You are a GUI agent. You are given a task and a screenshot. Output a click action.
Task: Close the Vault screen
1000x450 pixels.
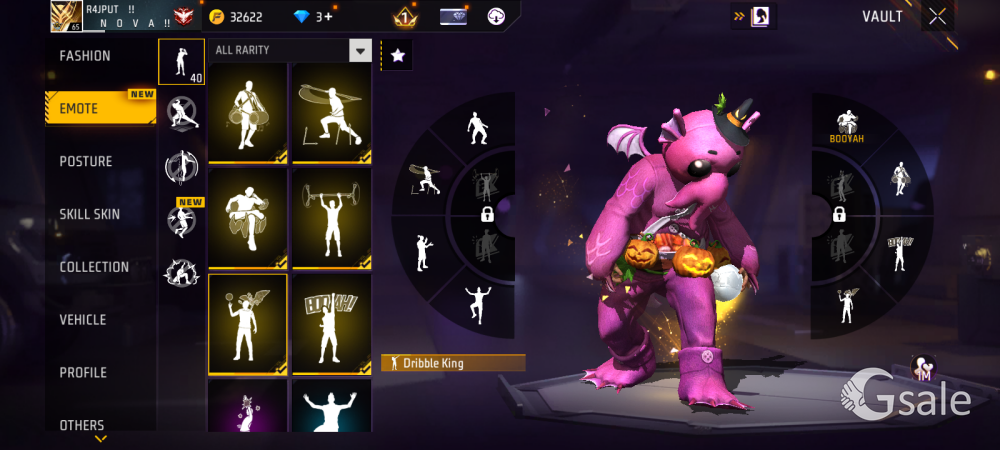[937, 17]
